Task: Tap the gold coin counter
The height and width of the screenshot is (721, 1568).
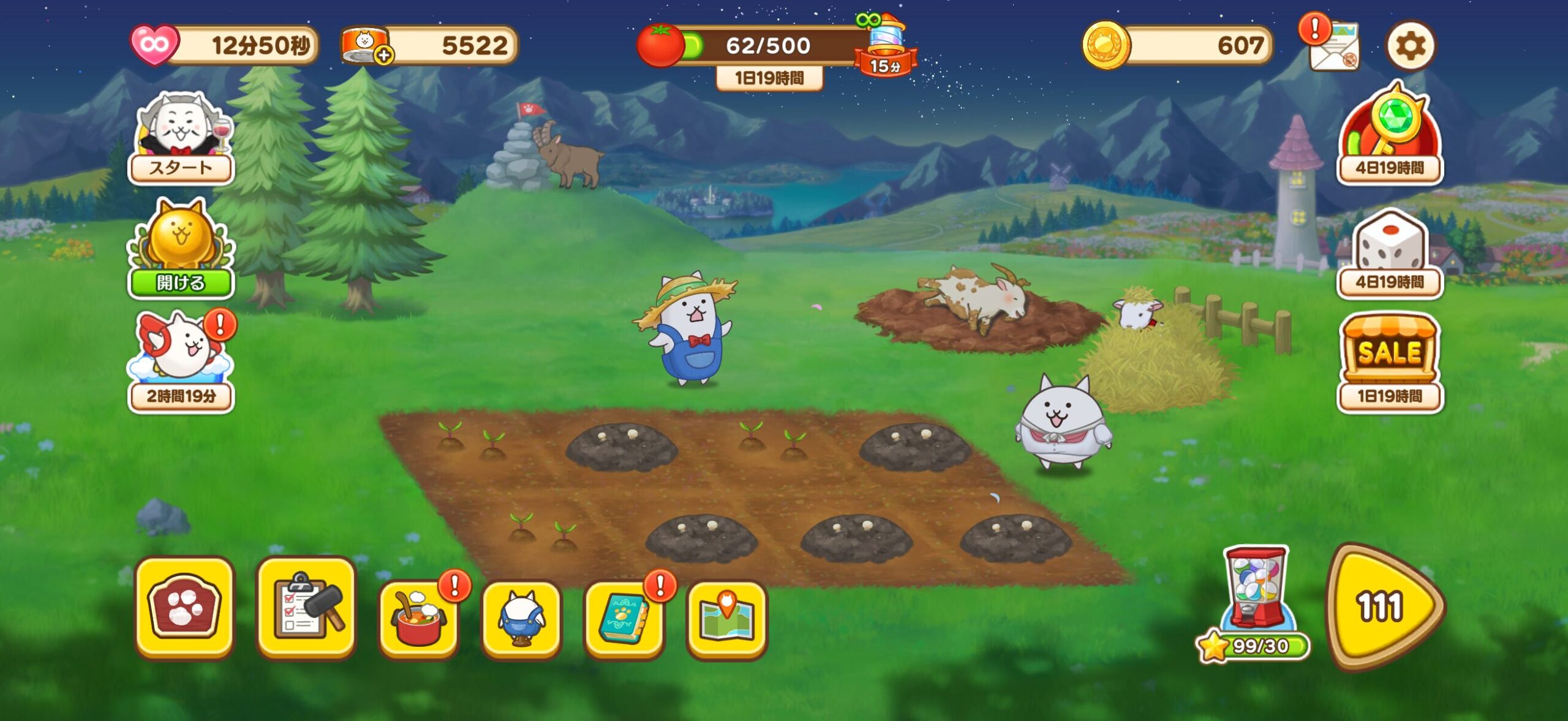Action: coord(1176,45)
